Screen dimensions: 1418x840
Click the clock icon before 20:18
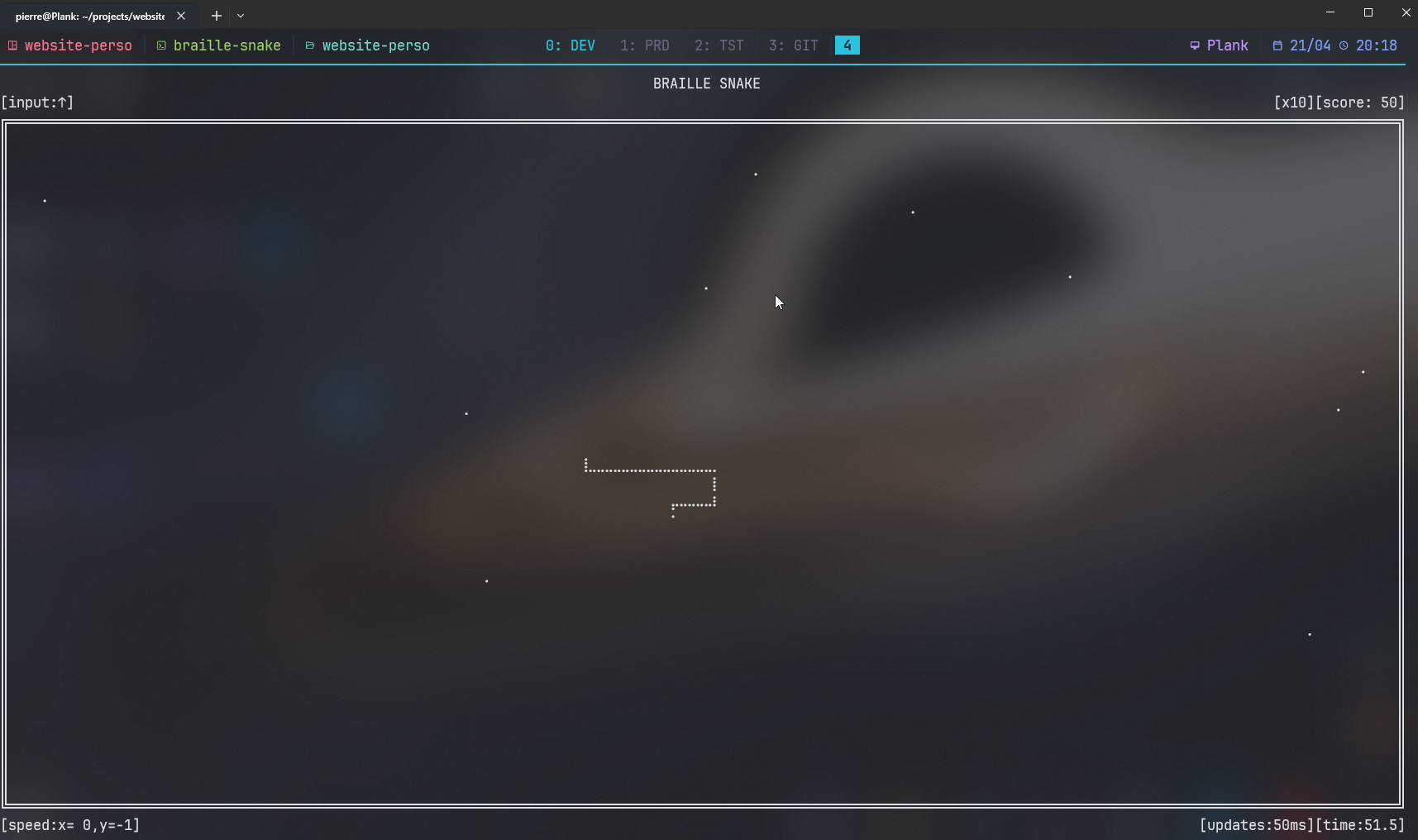tap(1344, 45)
